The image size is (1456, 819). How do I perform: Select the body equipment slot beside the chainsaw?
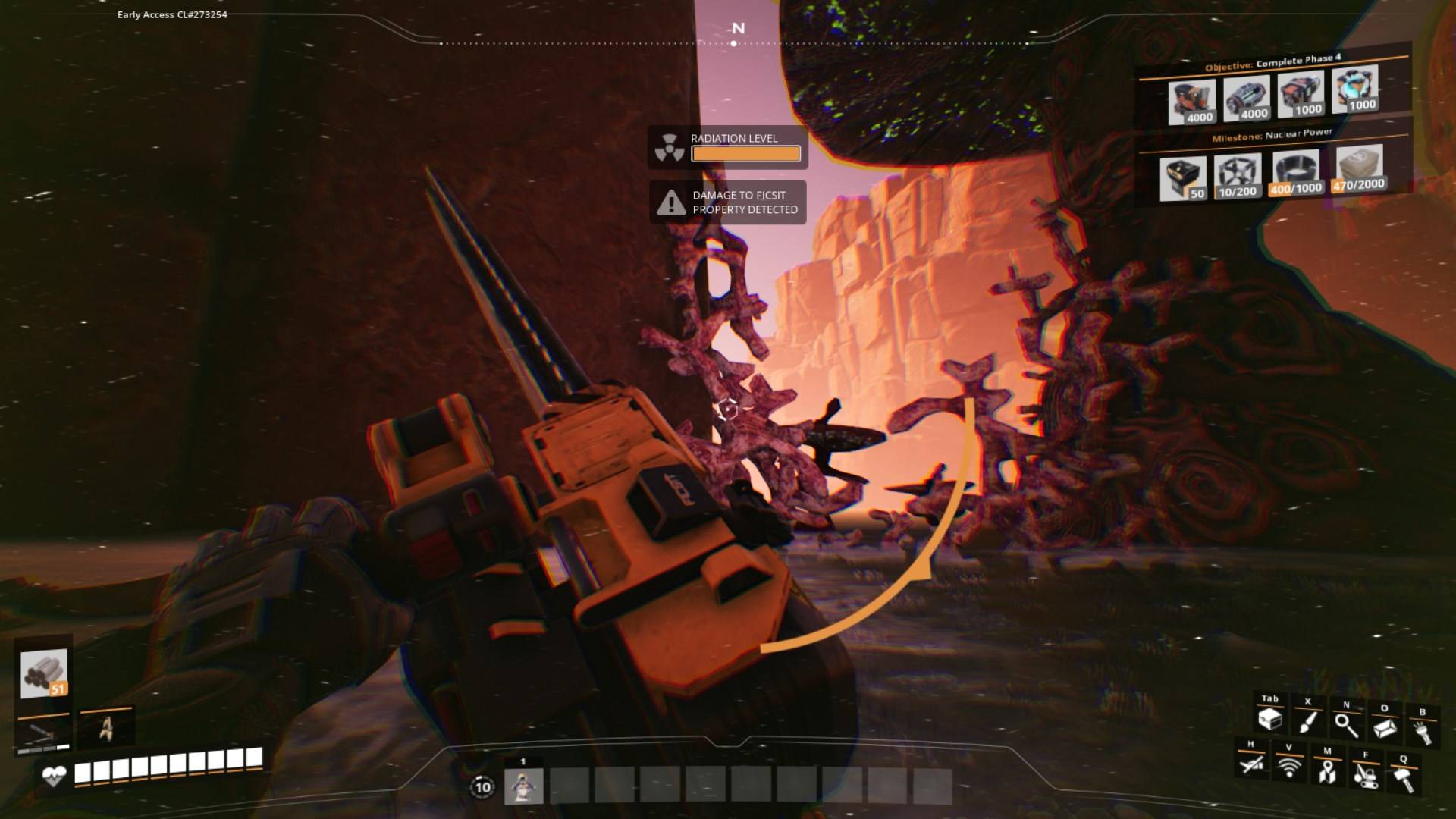(x=106, y=728)
